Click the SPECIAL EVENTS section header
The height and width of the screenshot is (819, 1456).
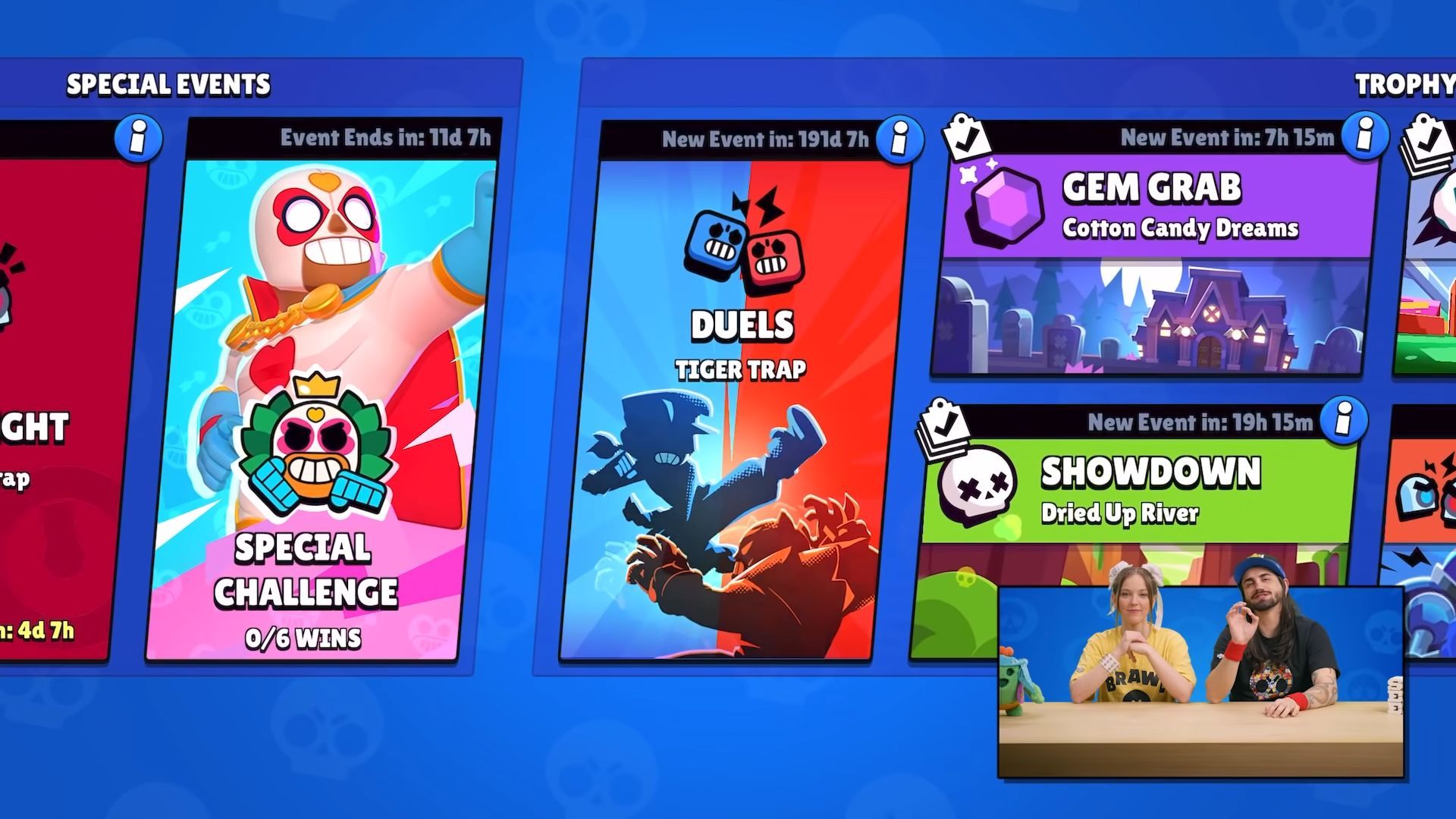pyautogui.click(x=170, y=84)
